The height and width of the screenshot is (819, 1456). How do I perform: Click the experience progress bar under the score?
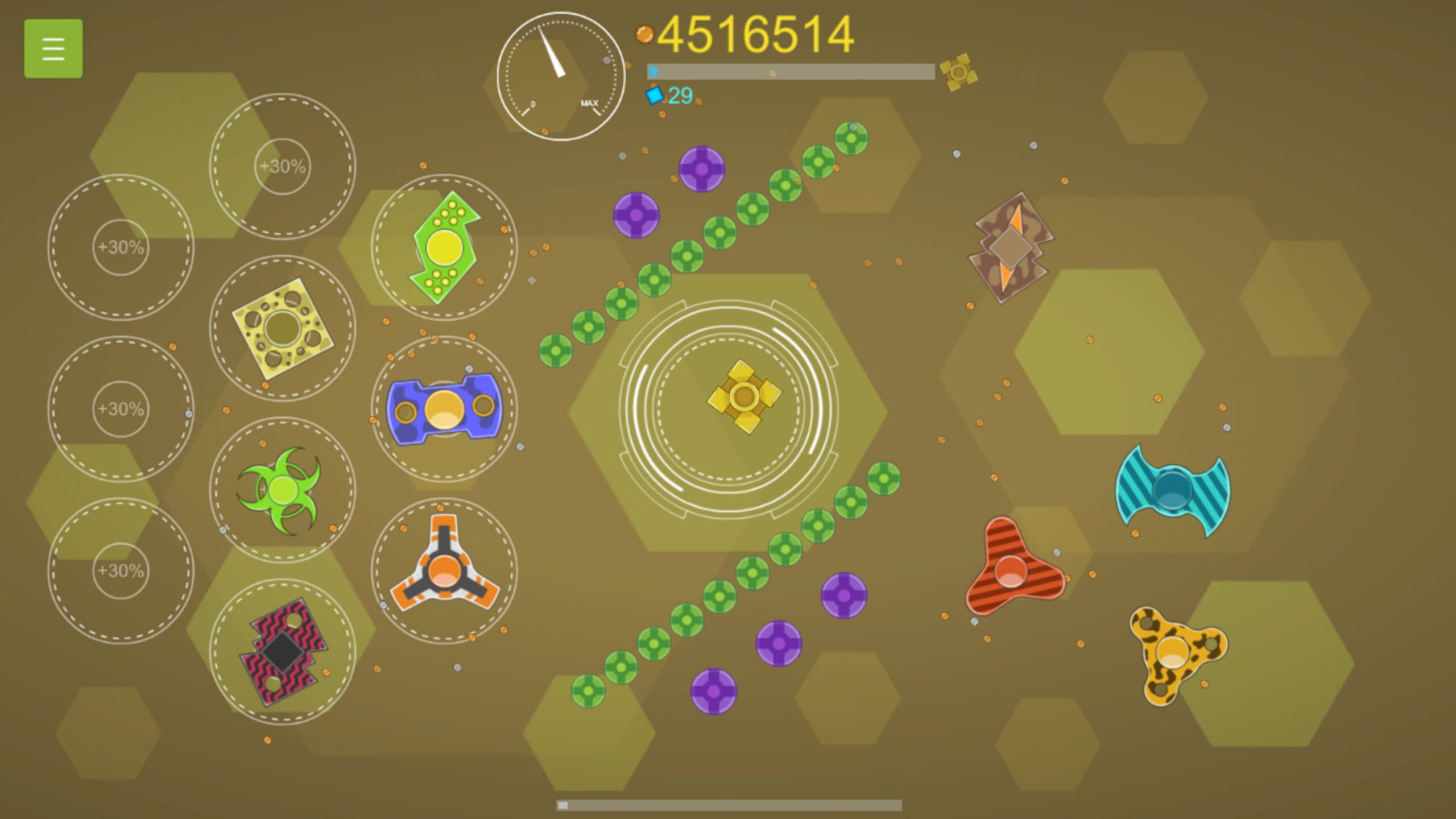click(x=791, y=72)
